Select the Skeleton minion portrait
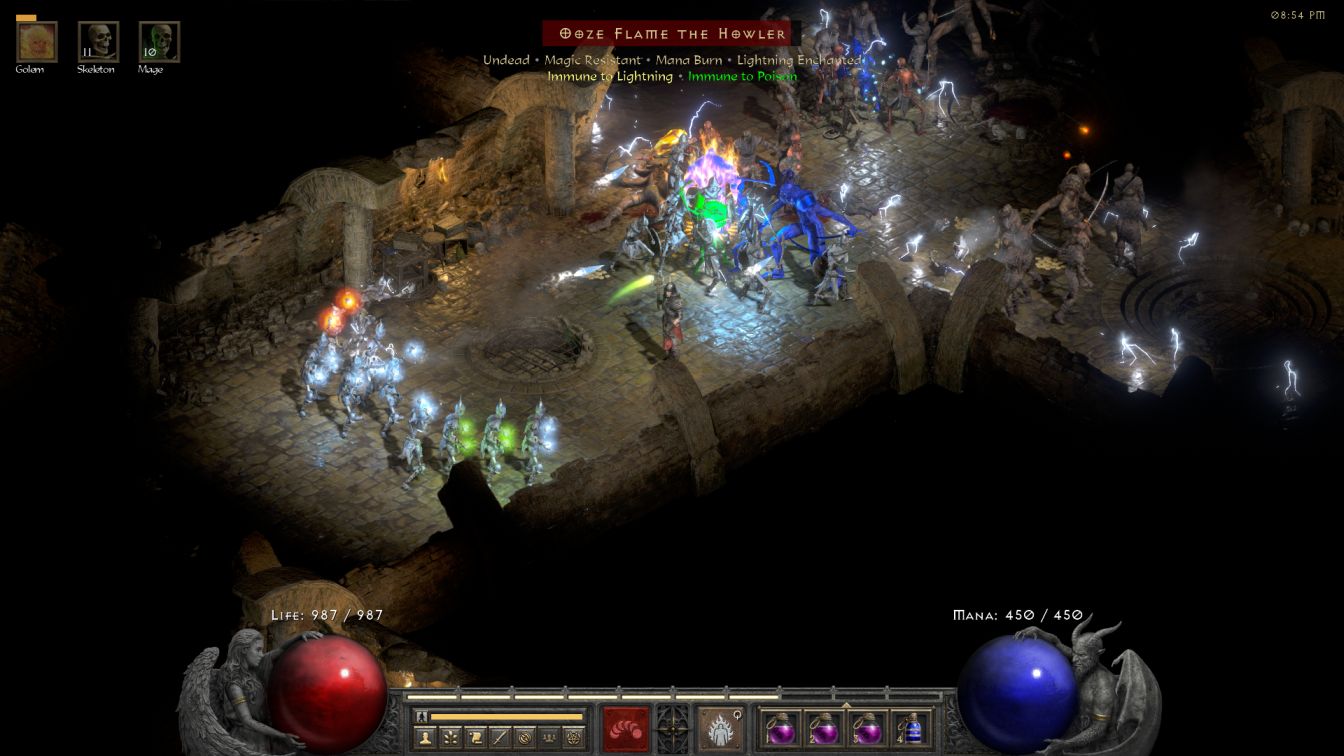 pos(98,41)
